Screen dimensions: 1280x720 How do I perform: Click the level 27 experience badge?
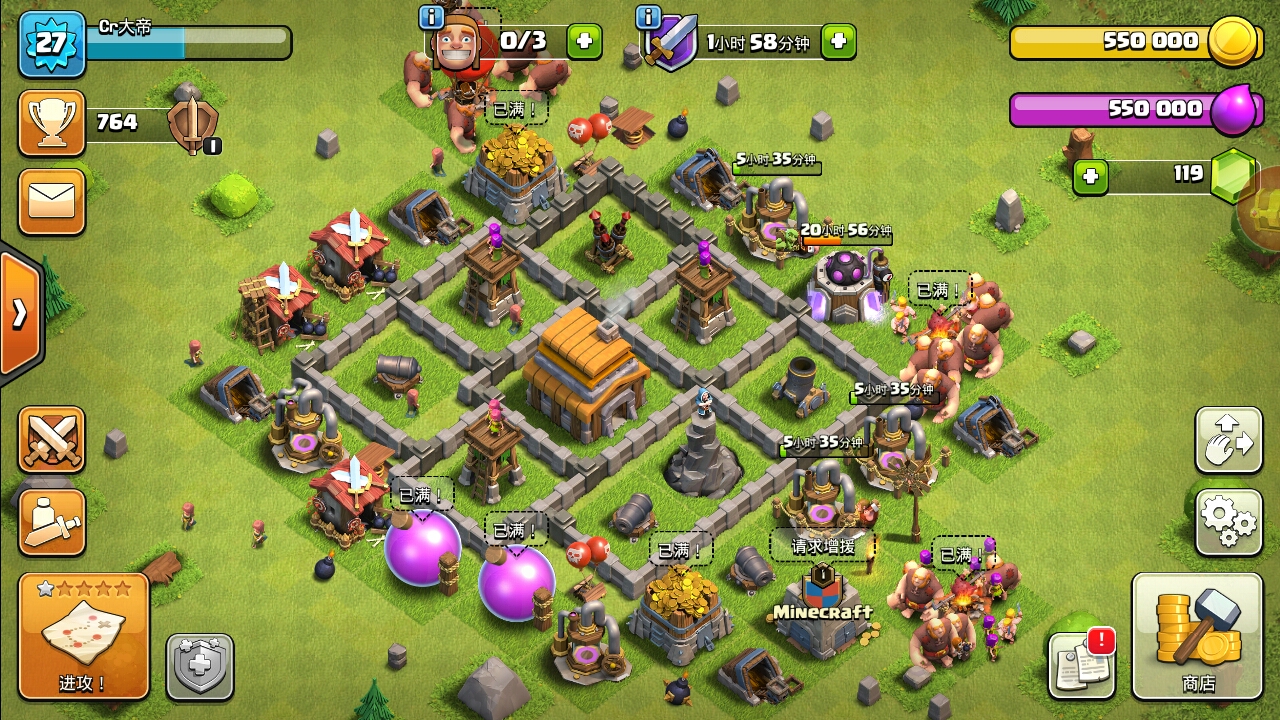click(x=51, y=43)
